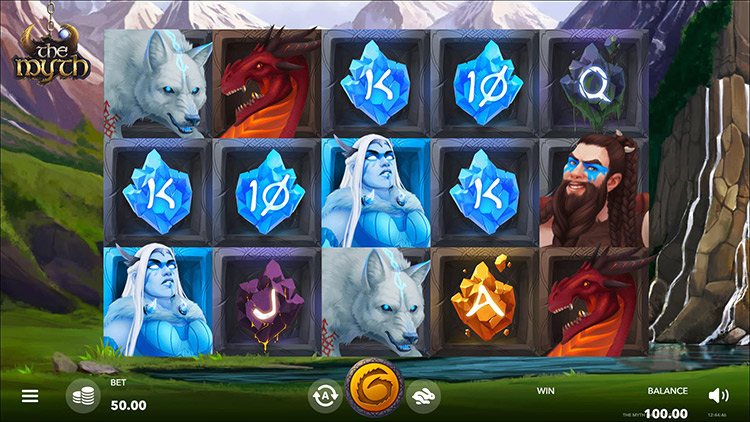Toggle turbo mode rabbit button
Viewport: 750px width, 422px height.
pyautogui.click(x=424, y=397)
